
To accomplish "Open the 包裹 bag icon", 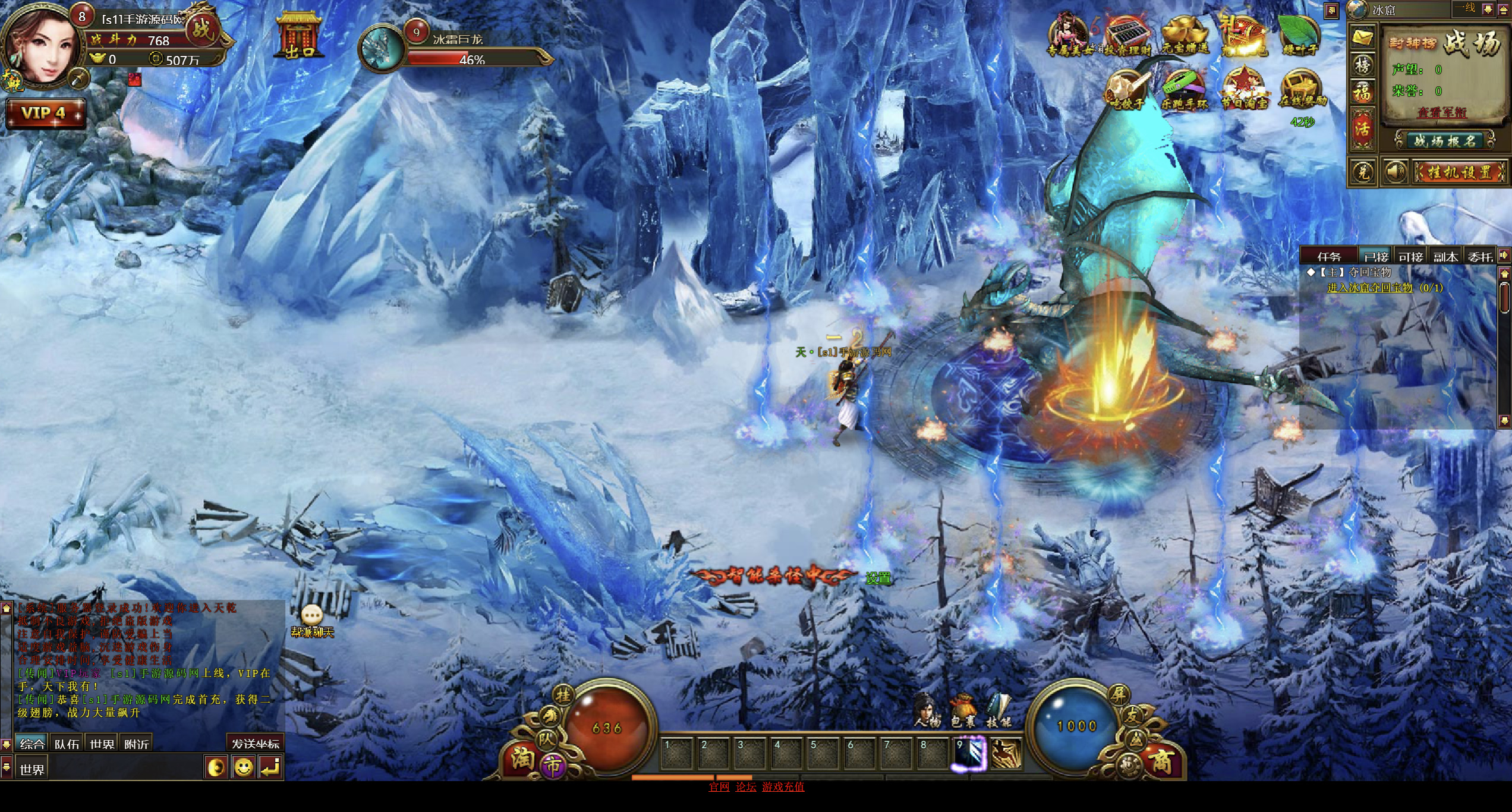I will [963, 711].
